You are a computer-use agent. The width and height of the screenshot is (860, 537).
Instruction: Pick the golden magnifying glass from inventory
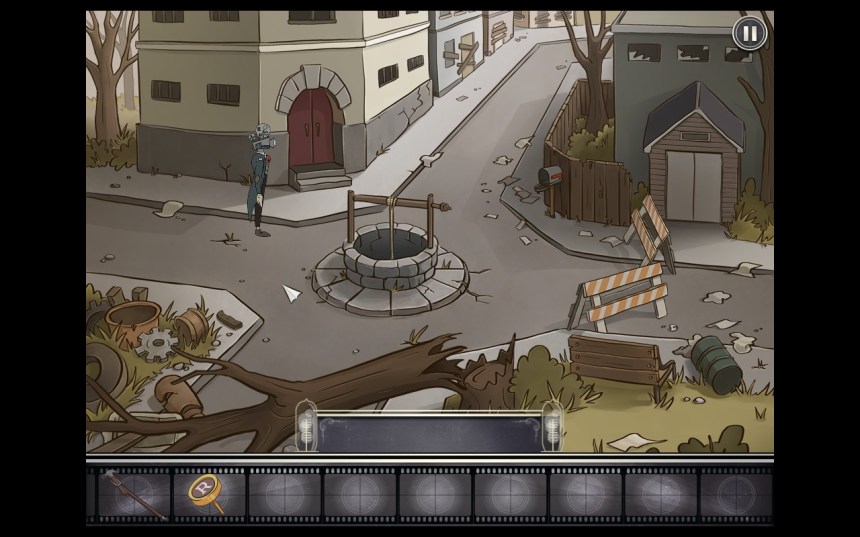[x=205, y=492]
